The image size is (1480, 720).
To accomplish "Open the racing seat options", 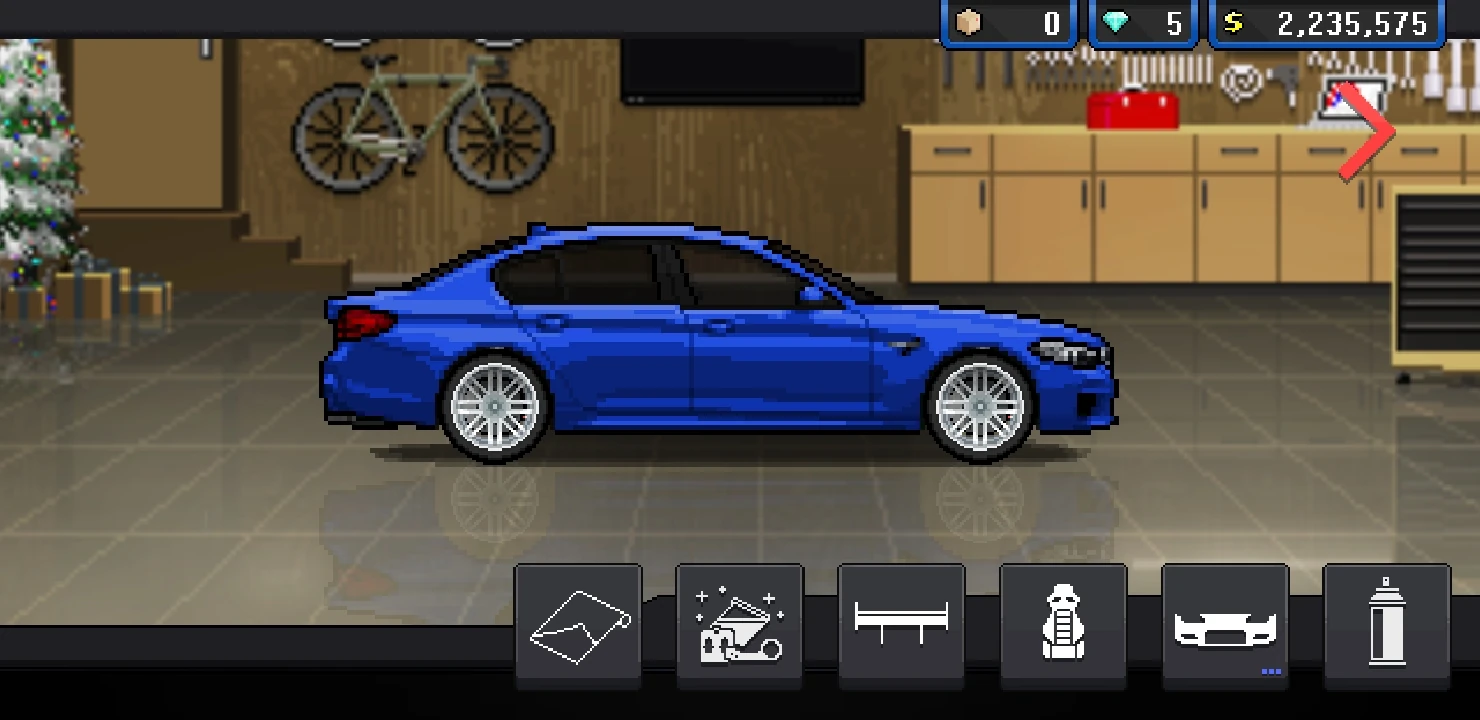I will (x=1063, y=623).
